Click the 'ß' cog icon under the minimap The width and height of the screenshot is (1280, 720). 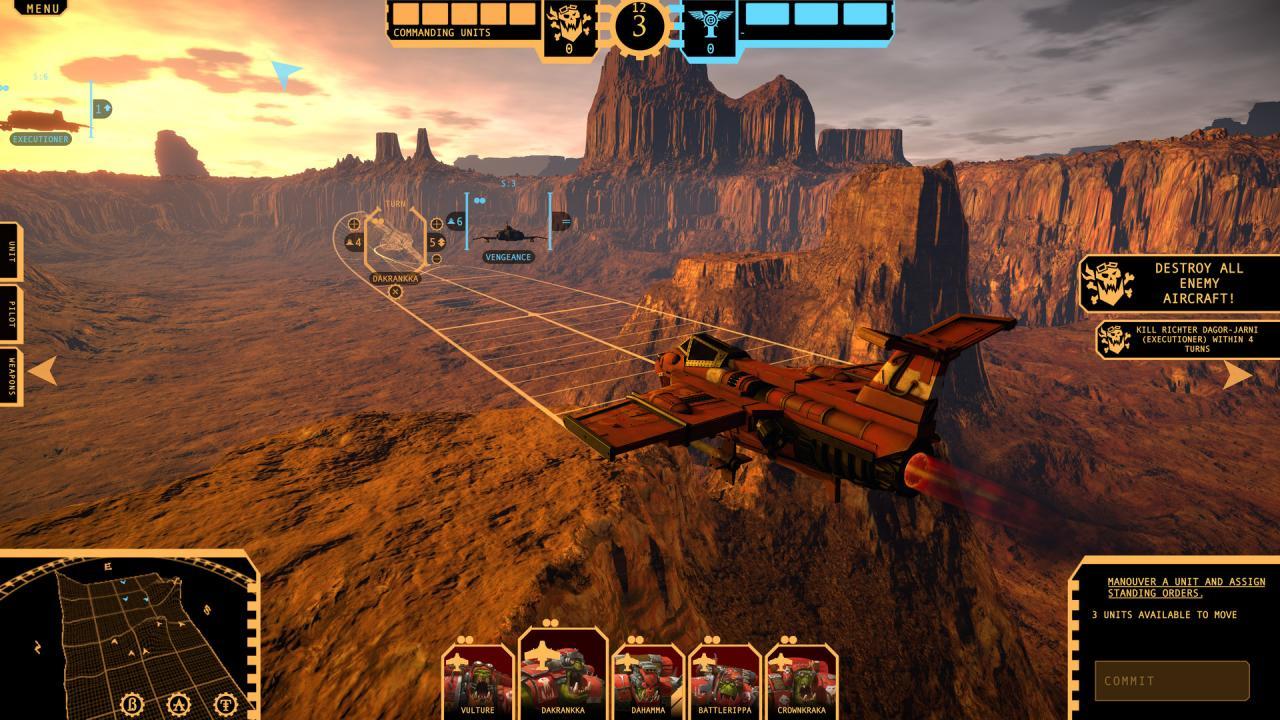coord(132,703)
